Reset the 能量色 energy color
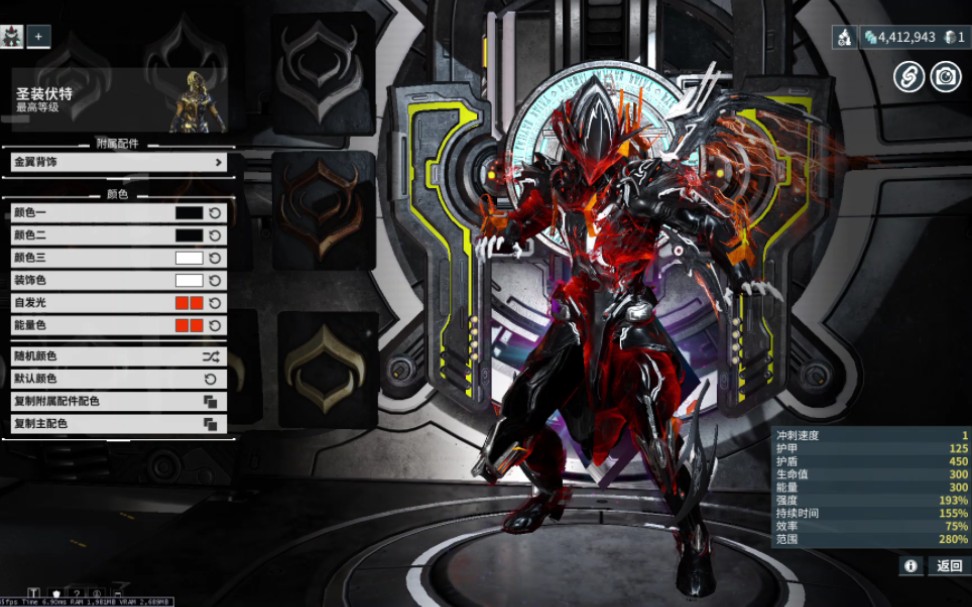 [214, 325]
